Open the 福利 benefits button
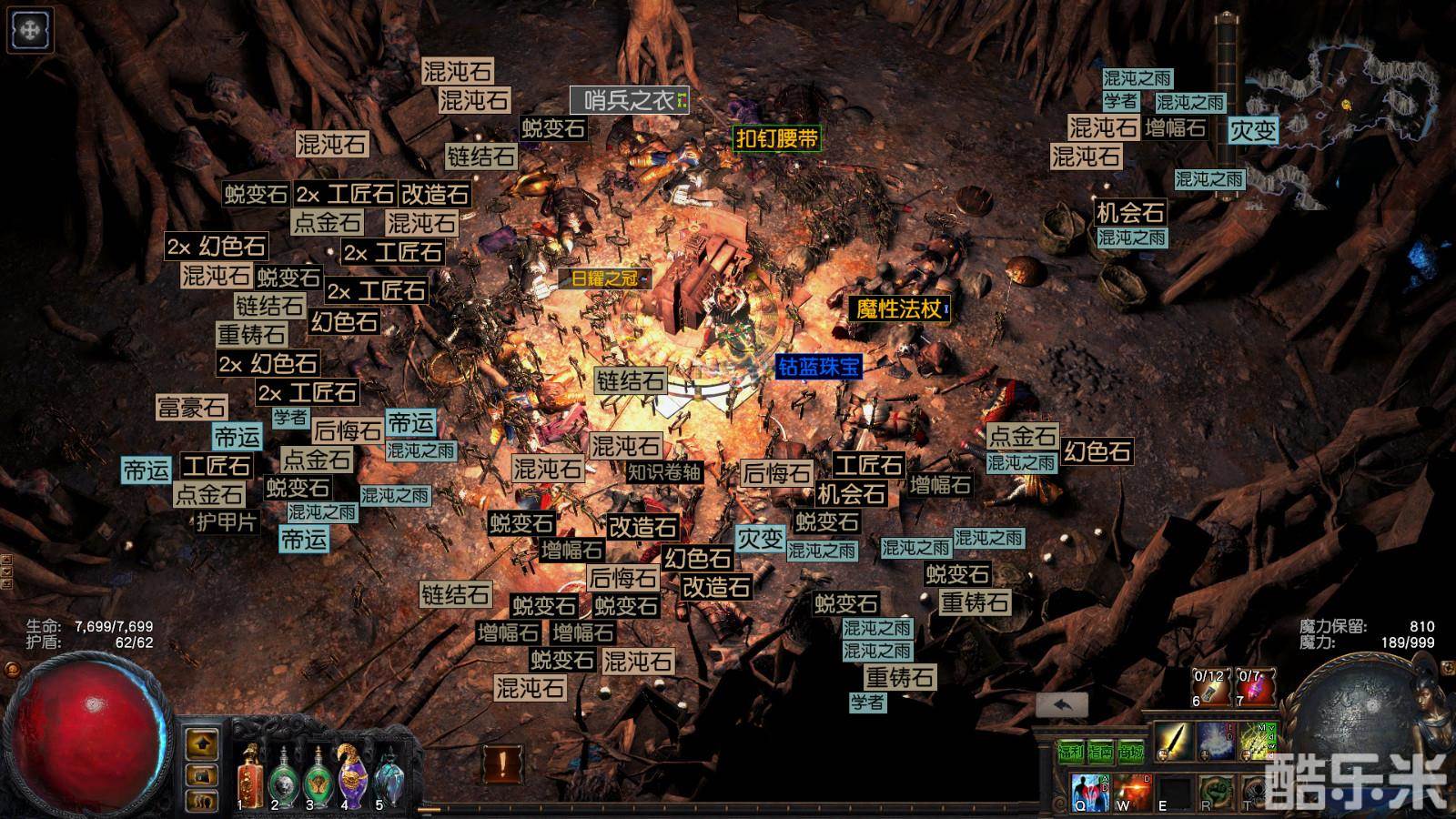 click(x=1071, y=752)
